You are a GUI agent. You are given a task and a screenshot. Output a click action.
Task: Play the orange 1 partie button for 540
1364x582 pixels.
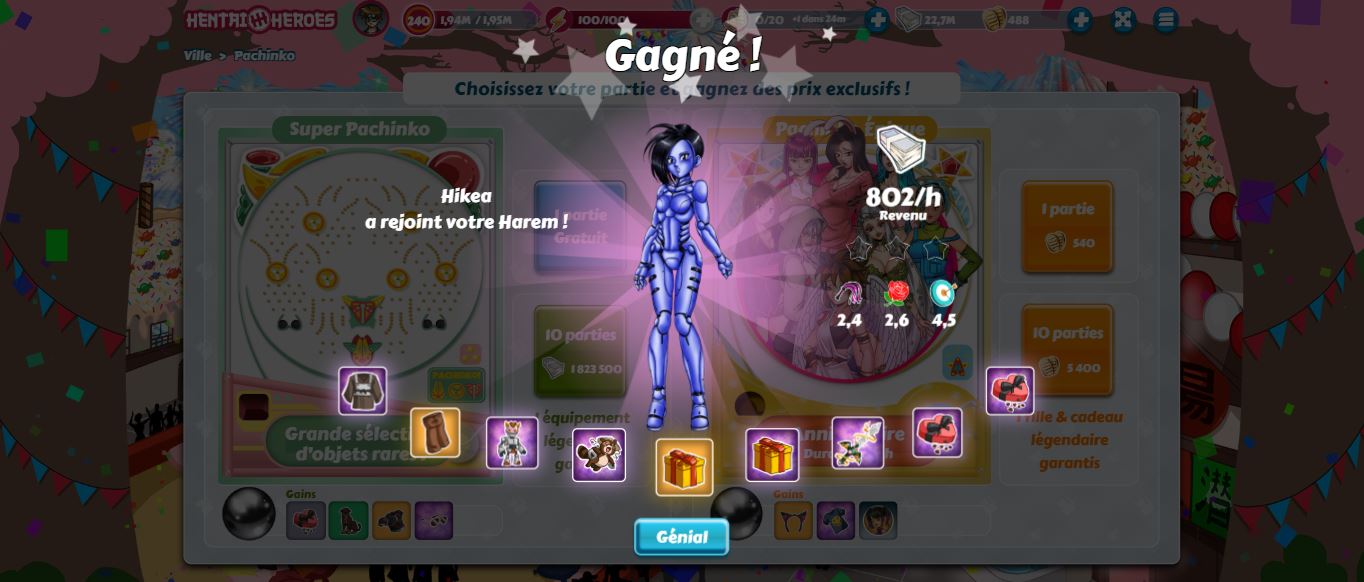pos(1067,226)
